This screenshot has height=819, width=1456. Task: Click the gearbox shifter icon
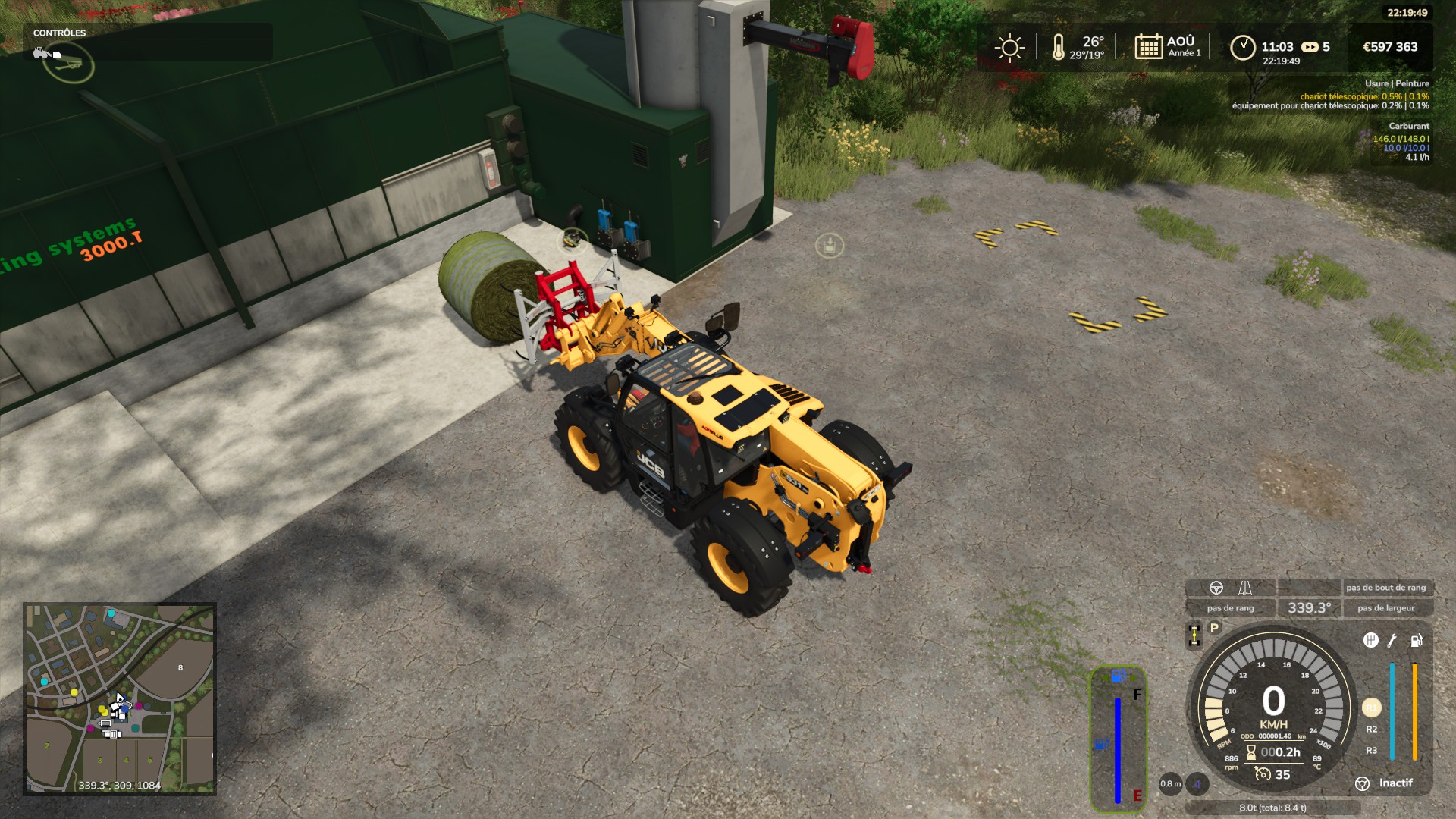pyautogui.click(x=1370, y=640)
